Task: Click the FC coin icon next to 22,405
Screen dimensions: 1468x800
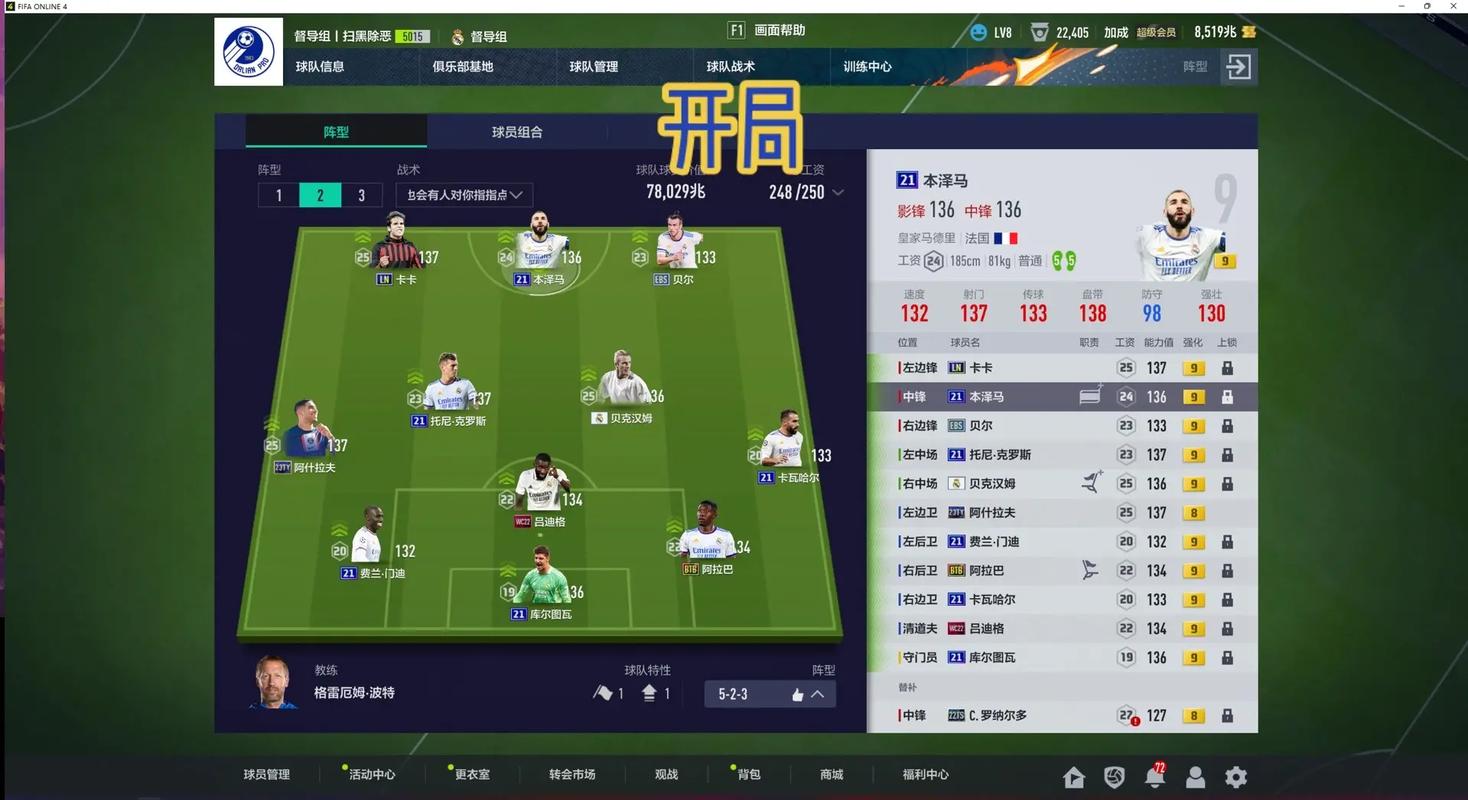Action: (1041, 31)
